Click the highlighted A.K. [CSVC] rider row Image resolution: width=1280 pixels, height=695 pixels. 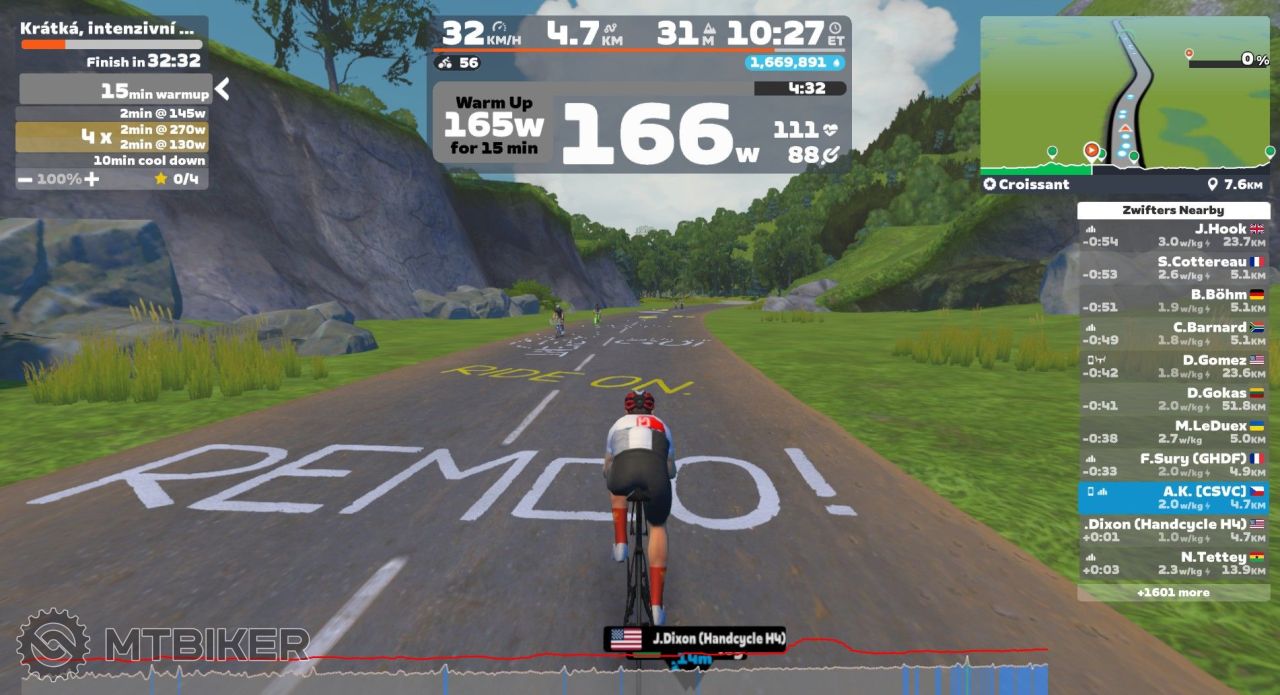coord(1174,498)
